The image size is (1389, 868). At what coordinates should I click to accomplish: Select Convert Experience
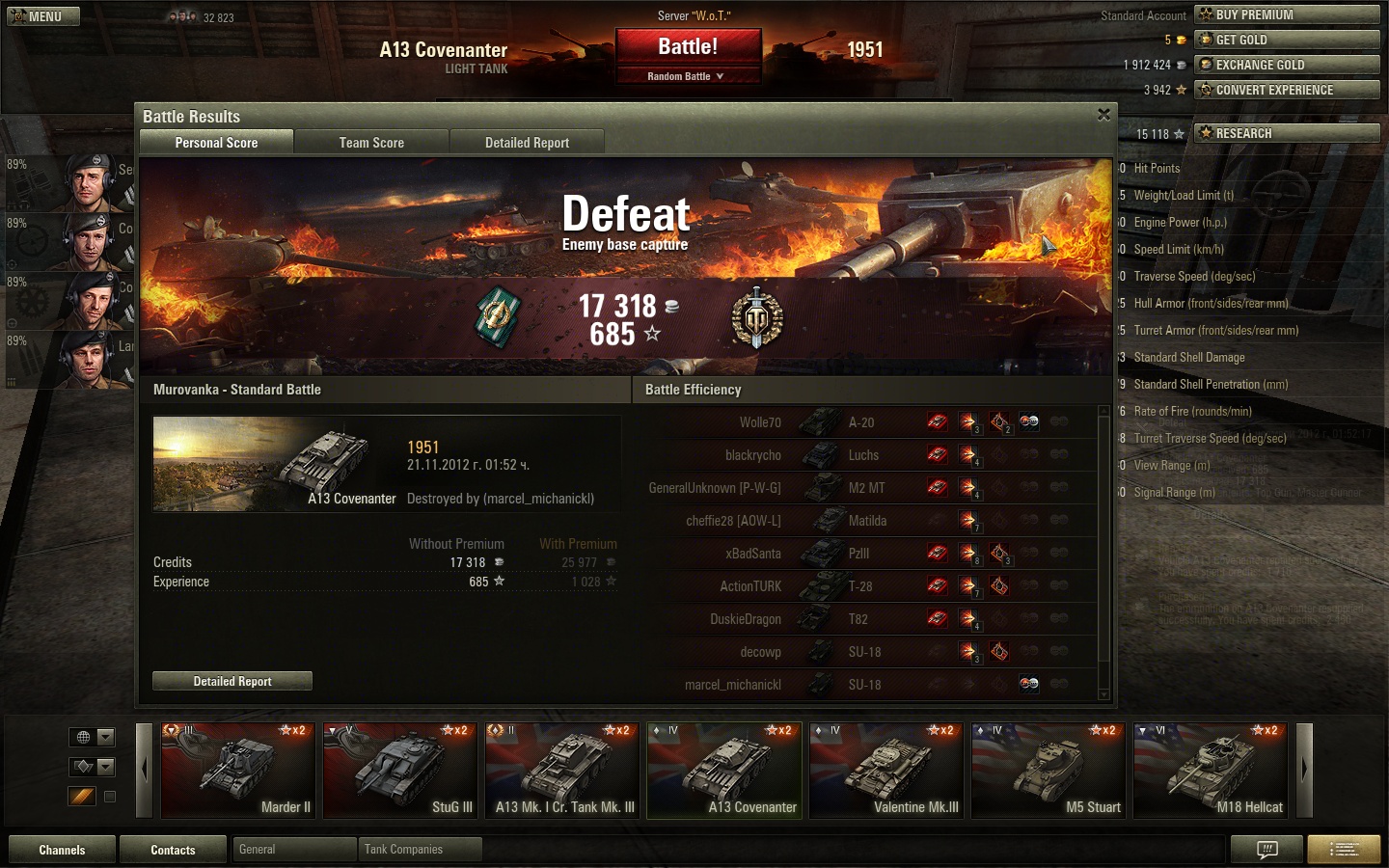click(1287, 90)
